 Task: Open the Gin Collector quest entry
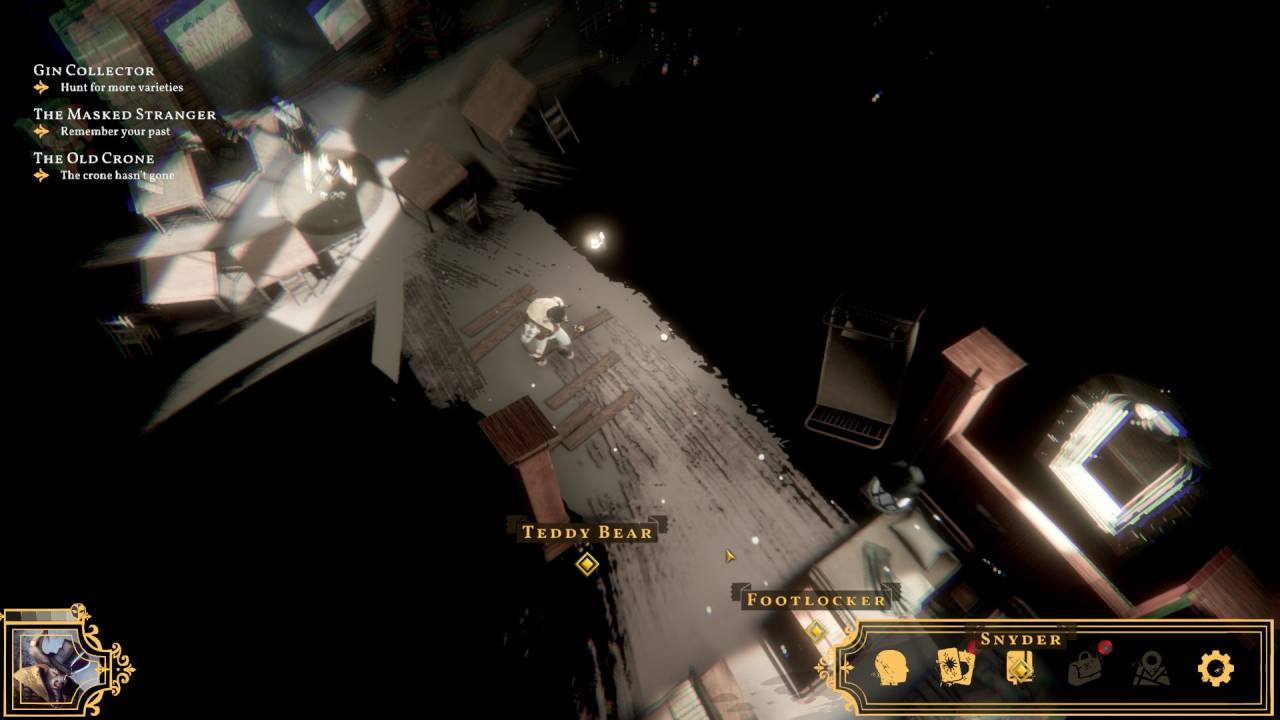click(94, 71)
